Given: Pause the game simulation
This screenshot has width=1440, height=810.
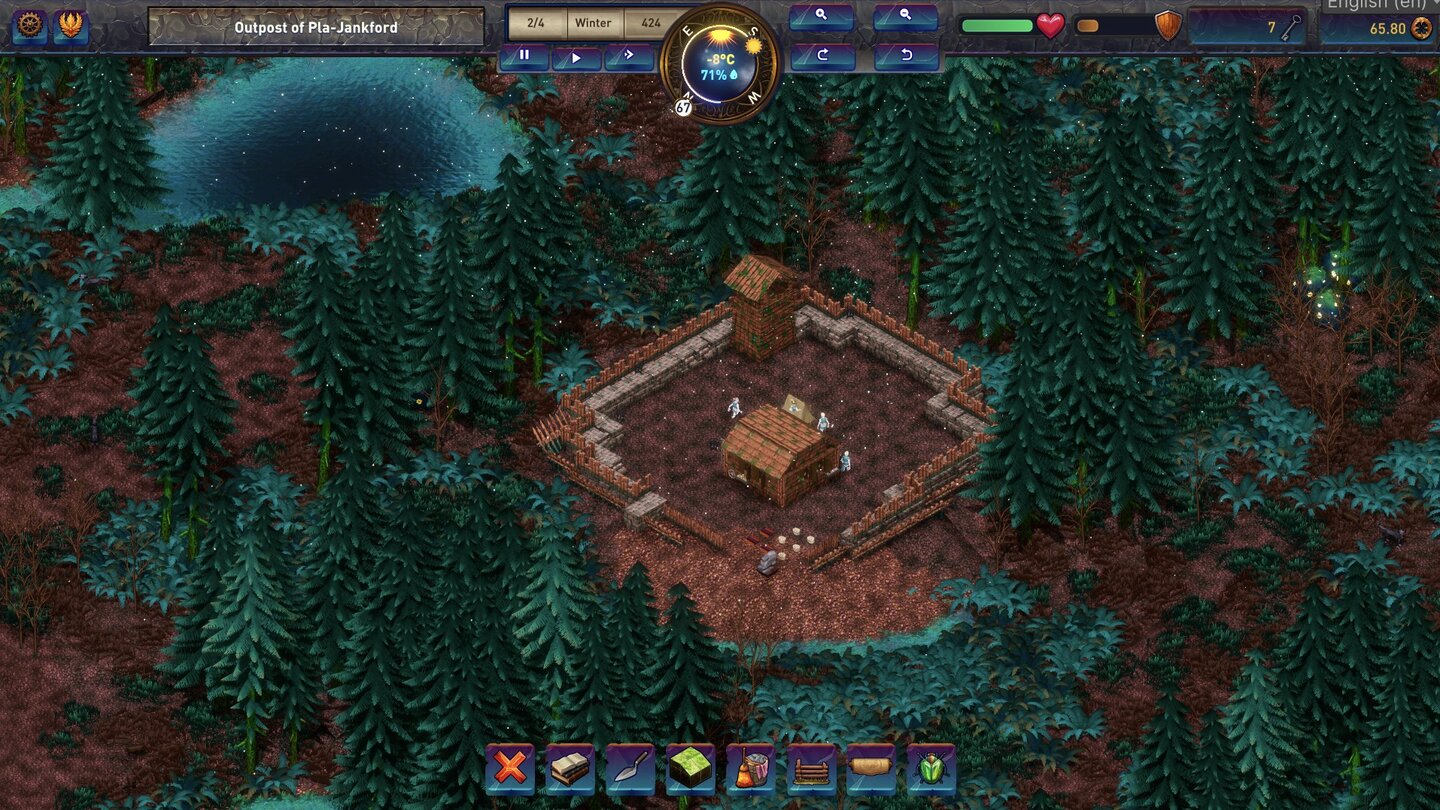Looking at the screenshot, I should coord(523,56).
